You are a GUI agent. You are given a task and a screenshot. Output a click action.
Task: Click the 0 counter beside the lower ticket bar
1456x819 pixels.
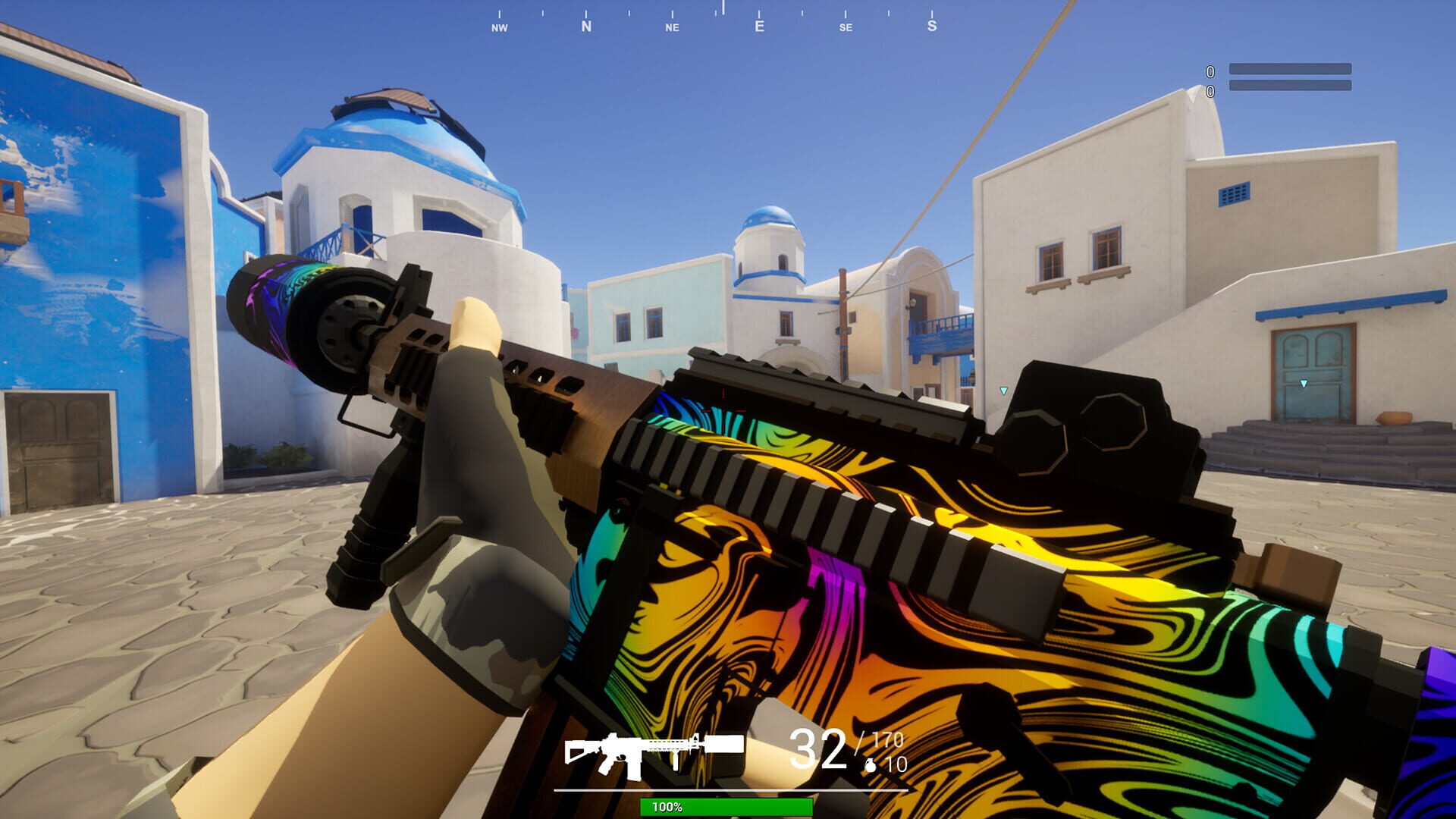click(1209, 93)
